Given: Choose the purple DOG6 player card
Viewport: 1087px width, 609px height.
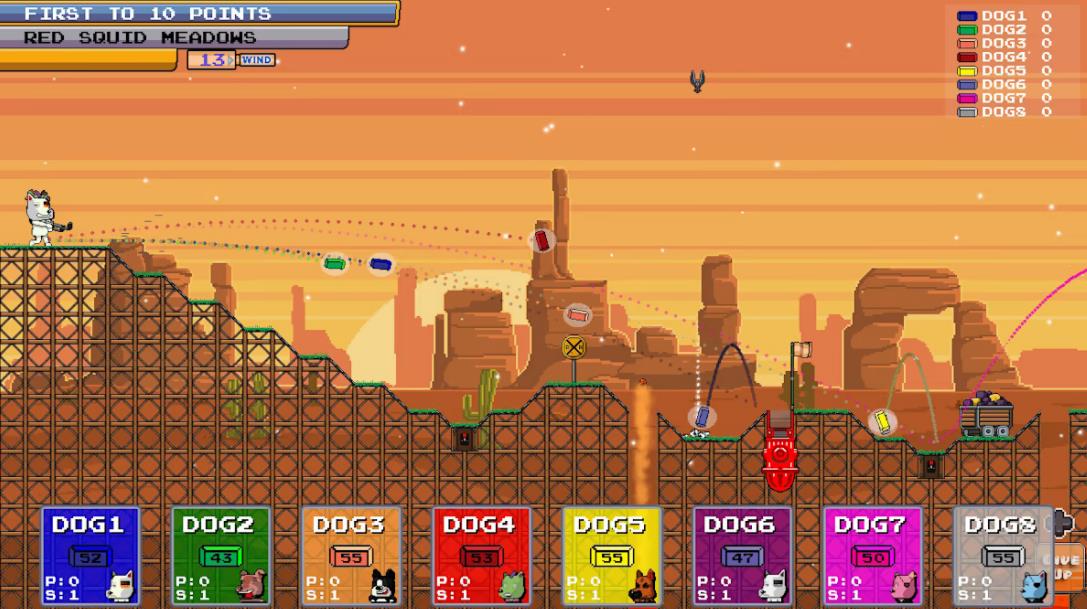Looking at the screenshot, I should 742,556.
